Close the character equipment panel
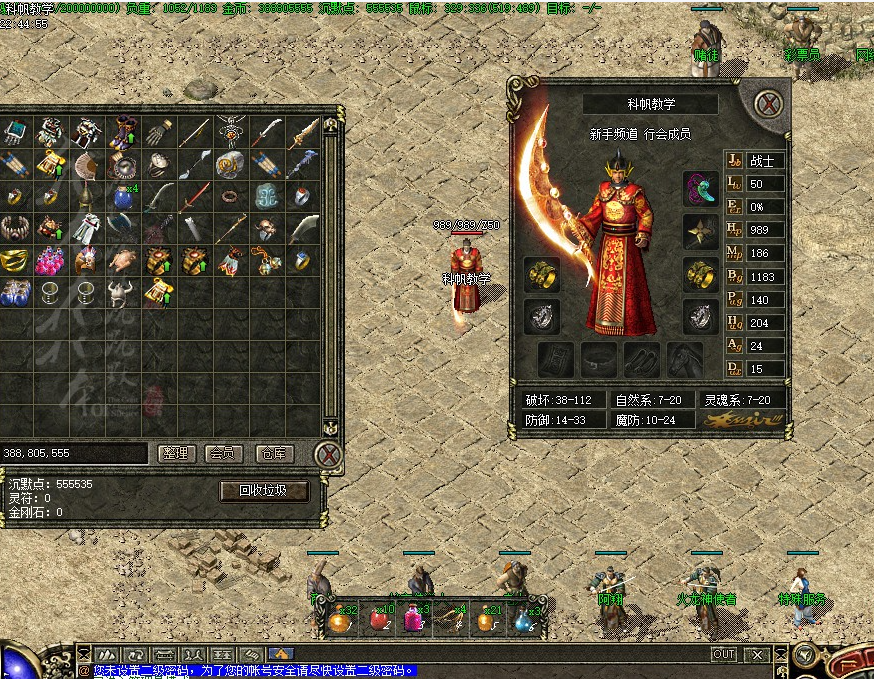Viewport: 874px width, 679px height. coord(767,103)
